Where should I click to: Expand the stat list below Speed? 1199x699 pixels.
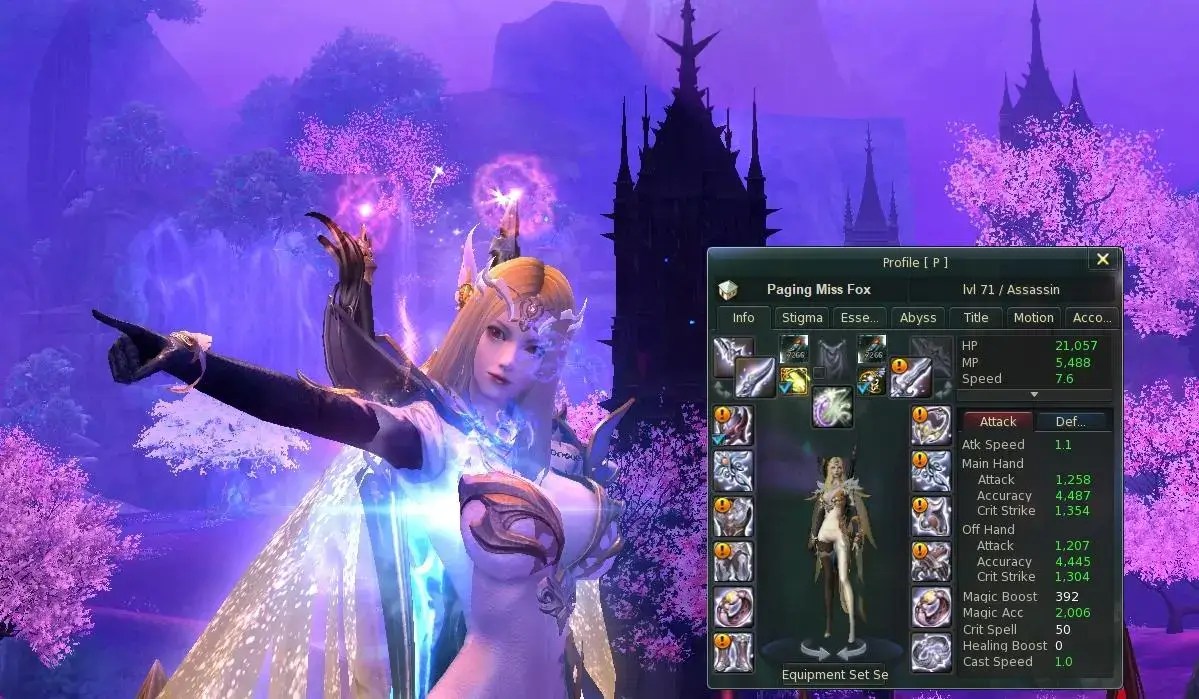click(1035, 395)
